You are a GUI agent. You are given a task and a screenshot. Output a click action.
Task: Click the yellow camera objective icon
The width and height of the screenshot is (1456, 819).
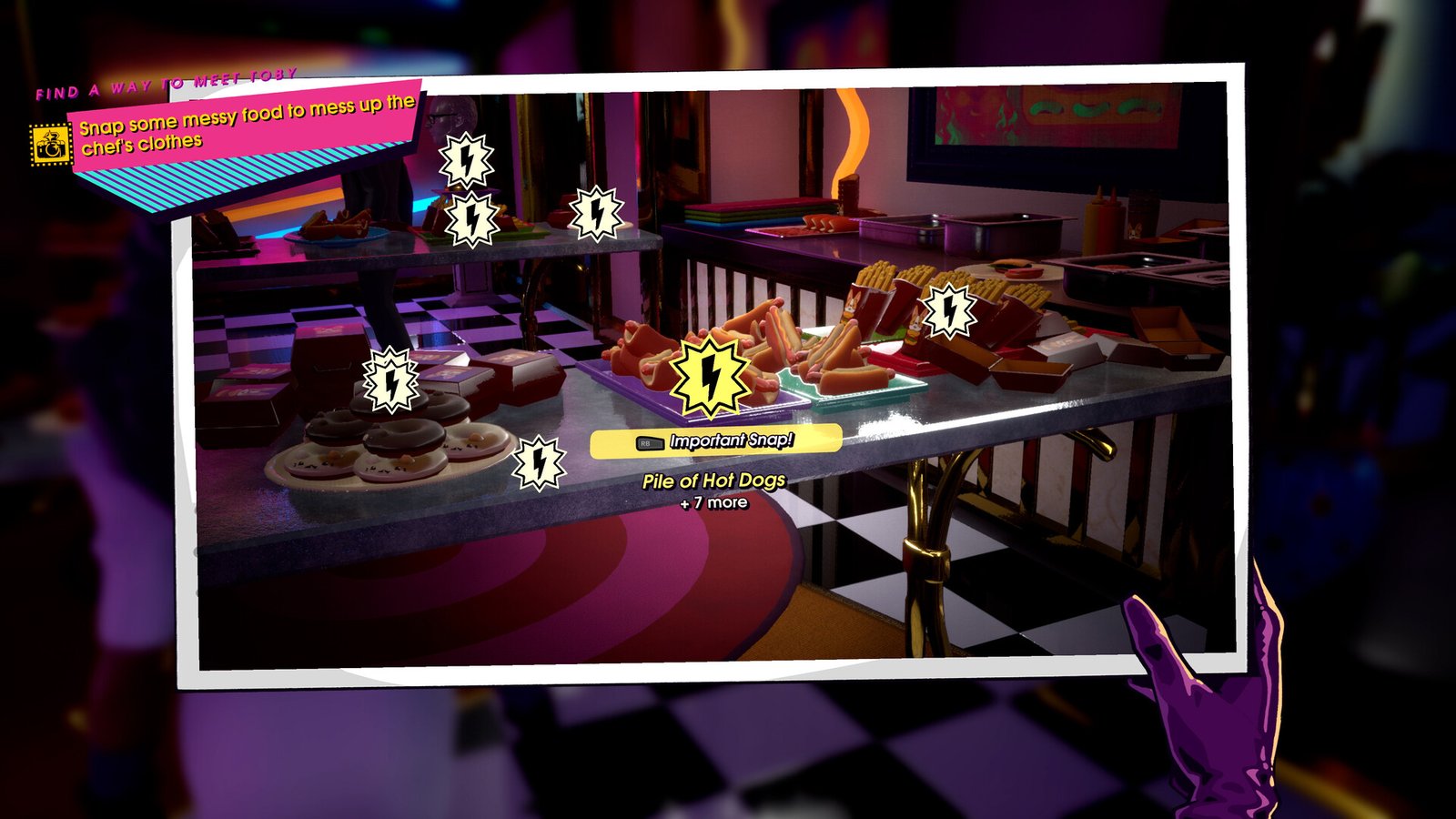[50, 144]
